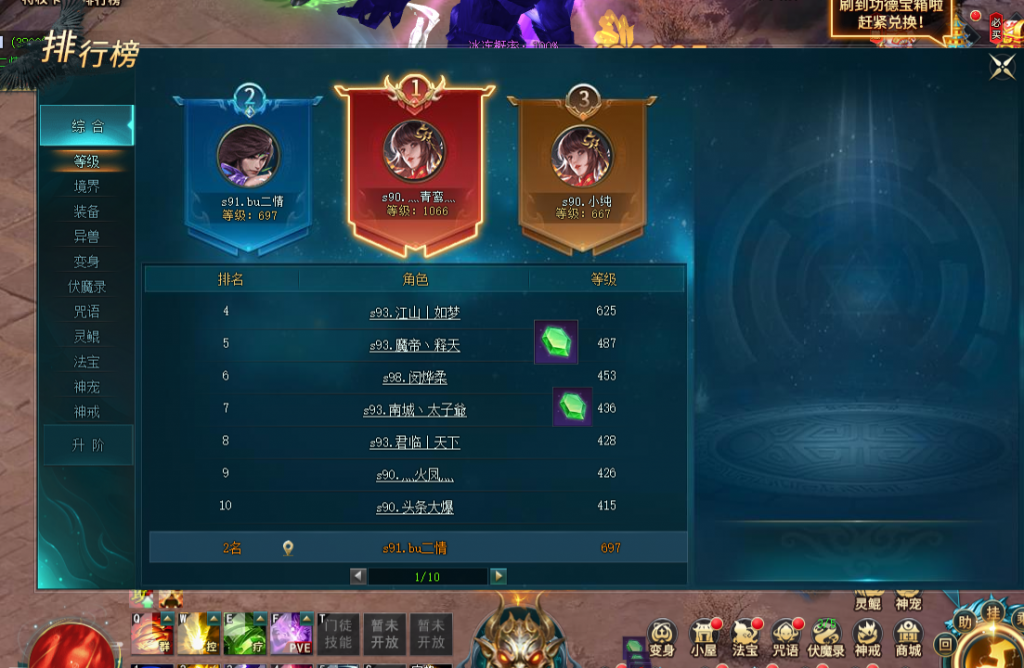Open player s93.江山丨如梦's profile link
The height and width of the screenshot is (668, 1024).
click(414, 313)
